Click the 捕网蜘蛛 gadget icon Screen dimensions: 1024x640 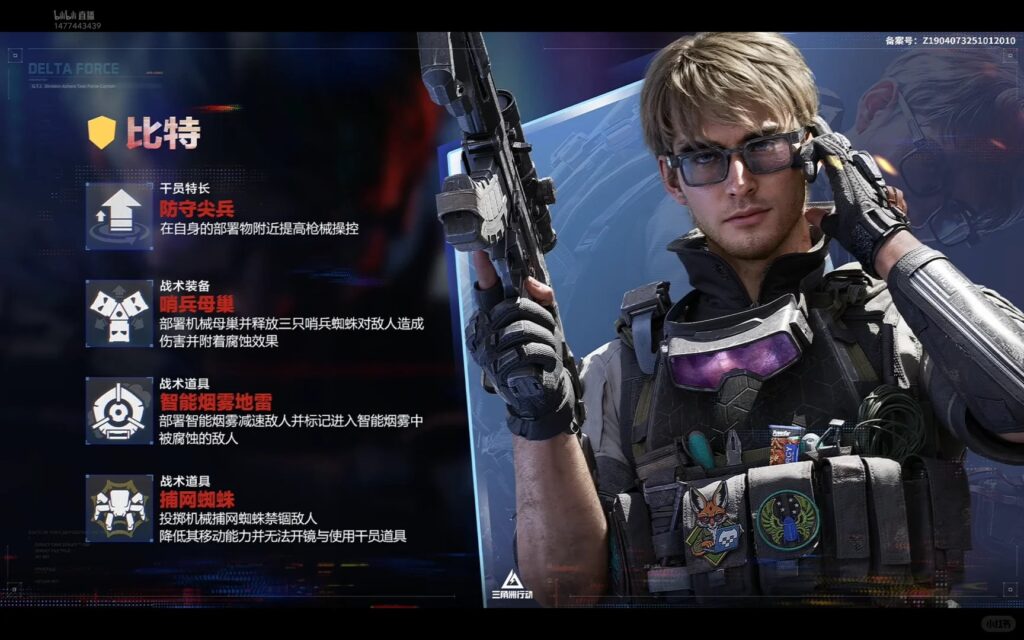119,507
